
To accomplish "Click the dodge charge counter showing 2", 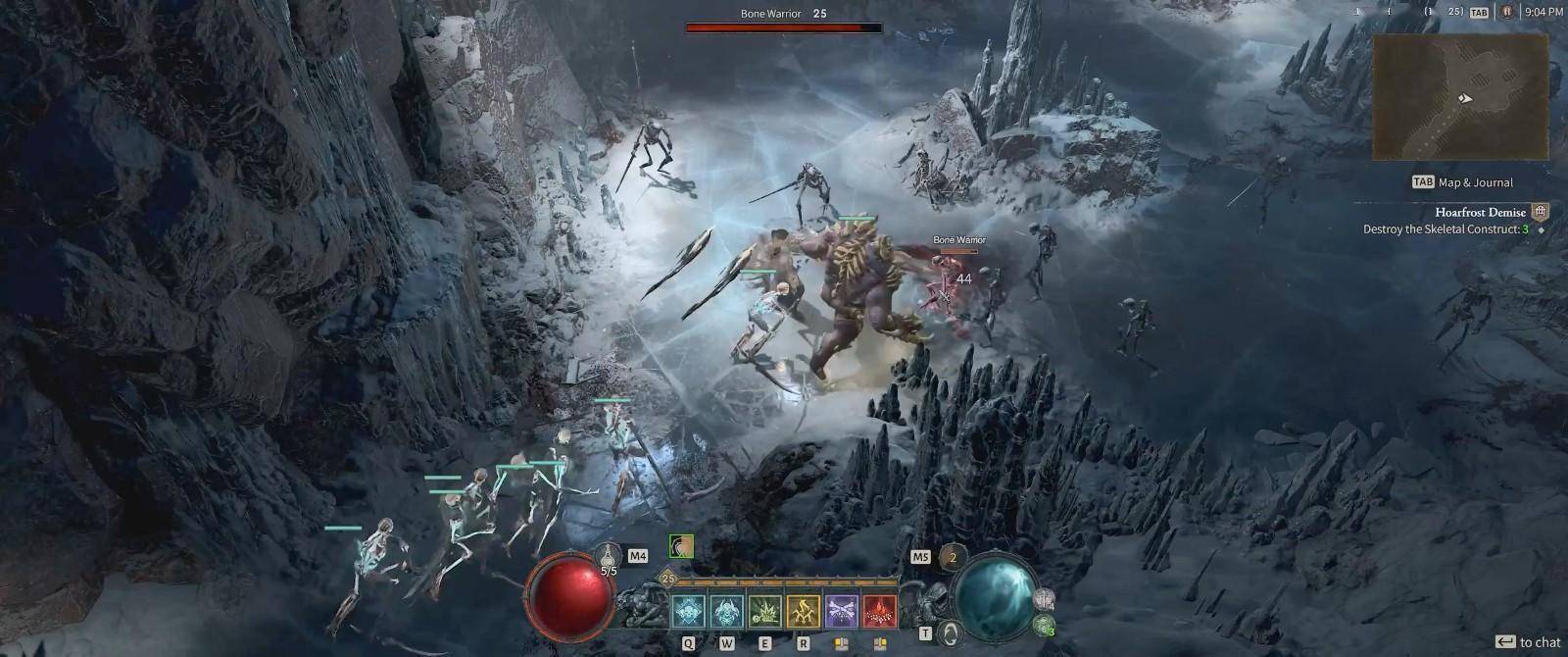I will [952, 558].
